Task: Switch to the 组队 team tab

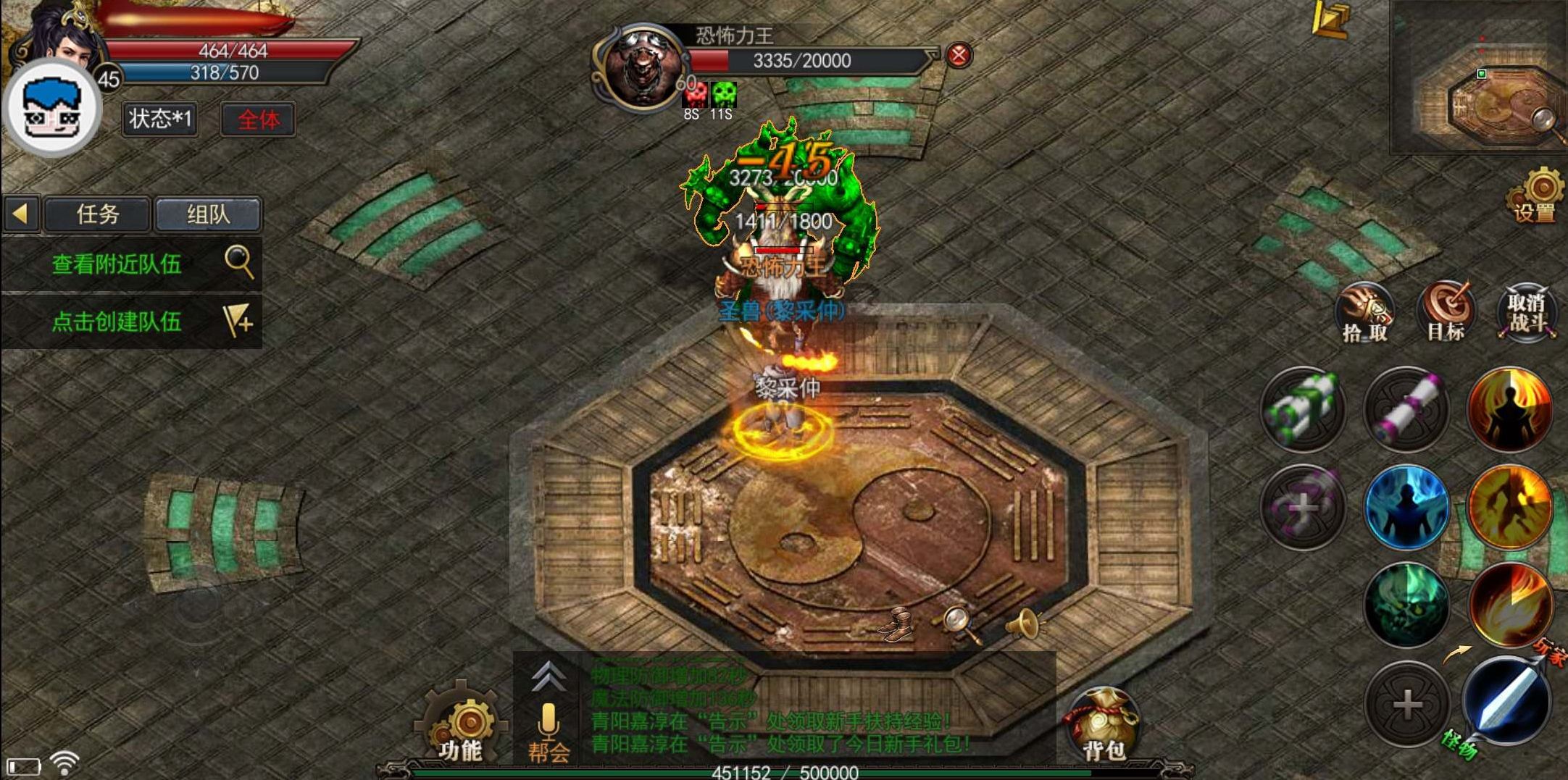Action: pyautogui.click(x=208, y=214)
